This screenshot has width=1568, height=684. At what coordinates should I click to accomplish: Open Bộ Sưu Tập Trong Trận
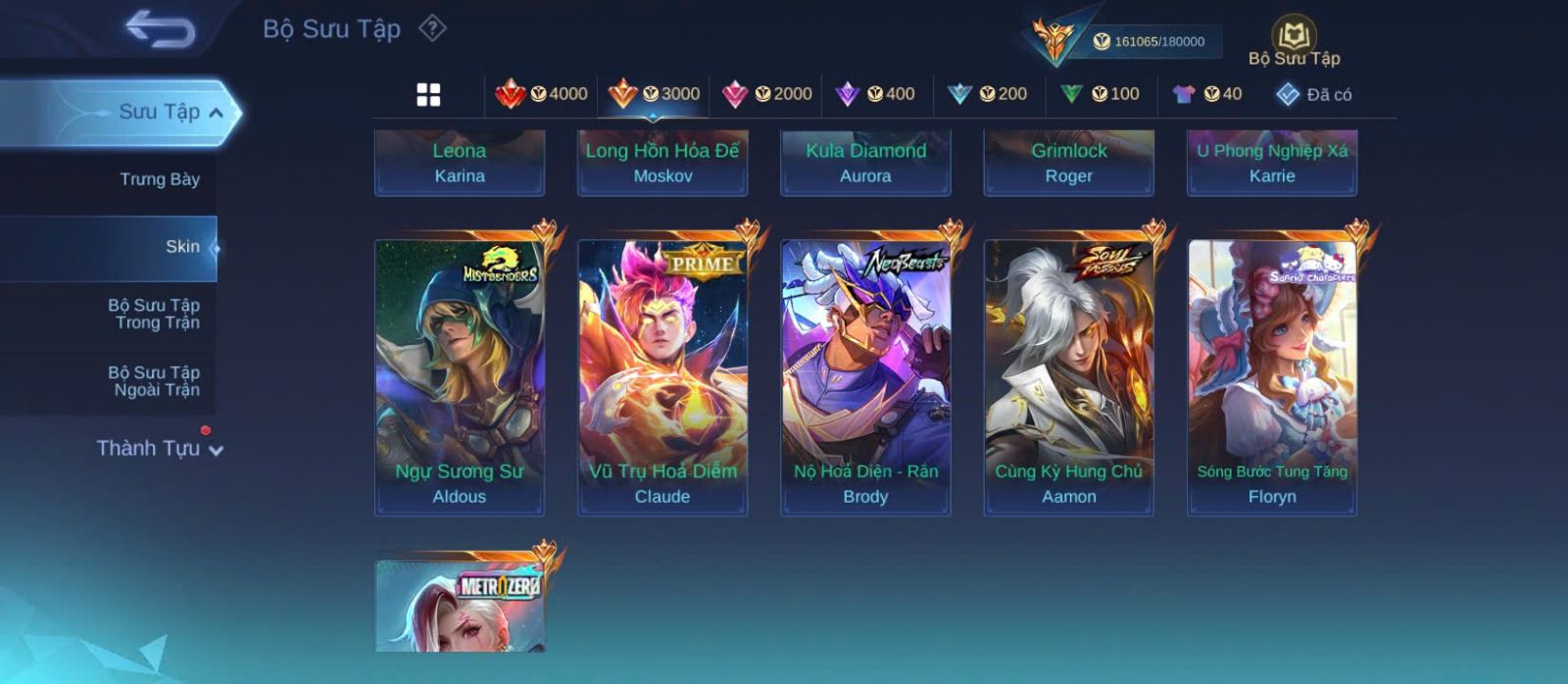[x=154, y=314]
